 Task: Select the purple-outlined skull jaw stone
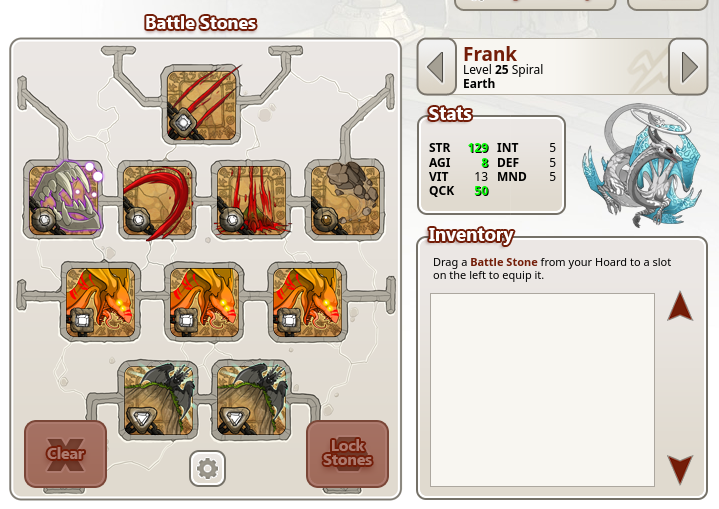tap(64, 200)
